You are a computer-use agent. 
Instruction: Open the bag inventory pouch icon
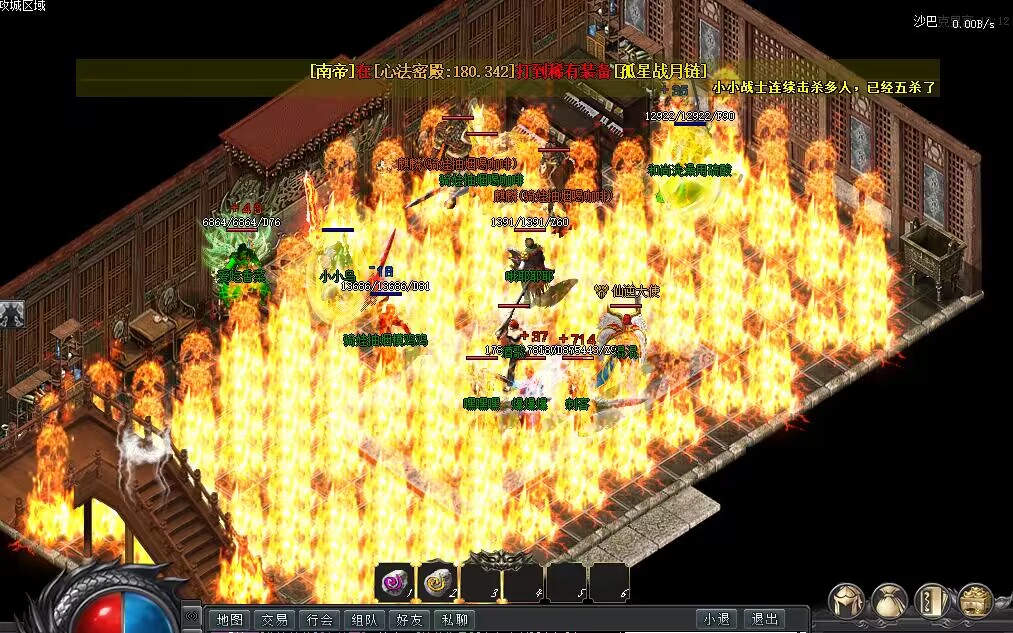[890, 600]
